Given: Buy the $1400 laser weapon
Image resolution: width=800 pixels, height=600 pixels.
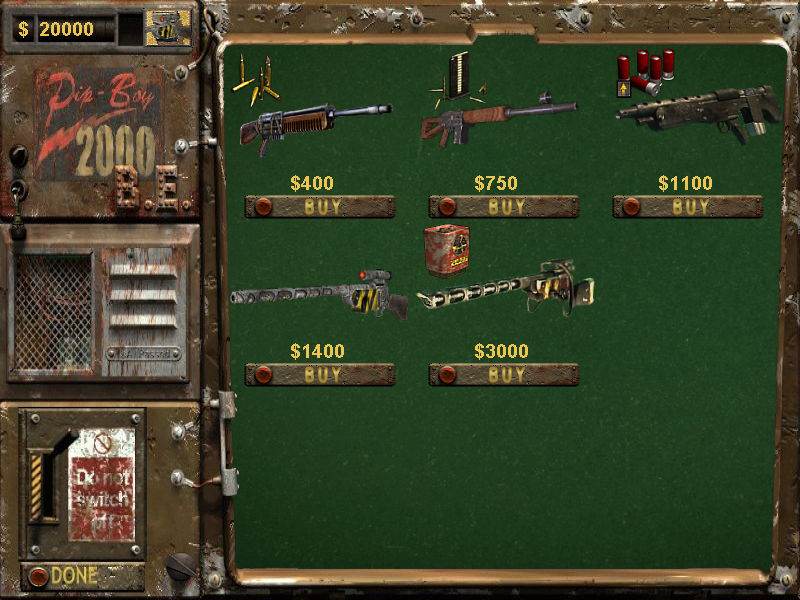Looking at the screenshot, I should point(320,375).
